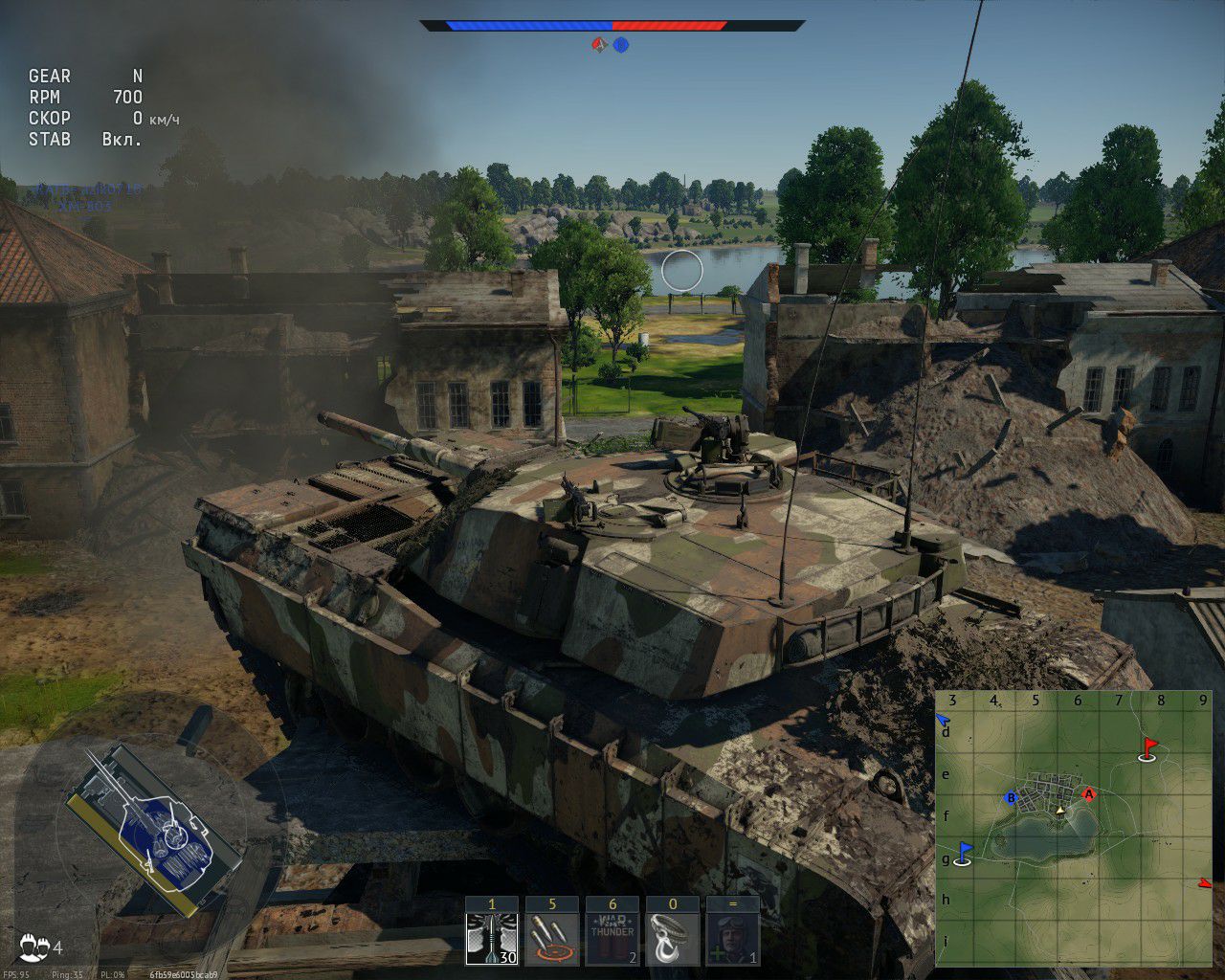This screenshot has width=1225, height=980.
Task: Click the crew replenishment pilot portrait
Action: [732, 938]
